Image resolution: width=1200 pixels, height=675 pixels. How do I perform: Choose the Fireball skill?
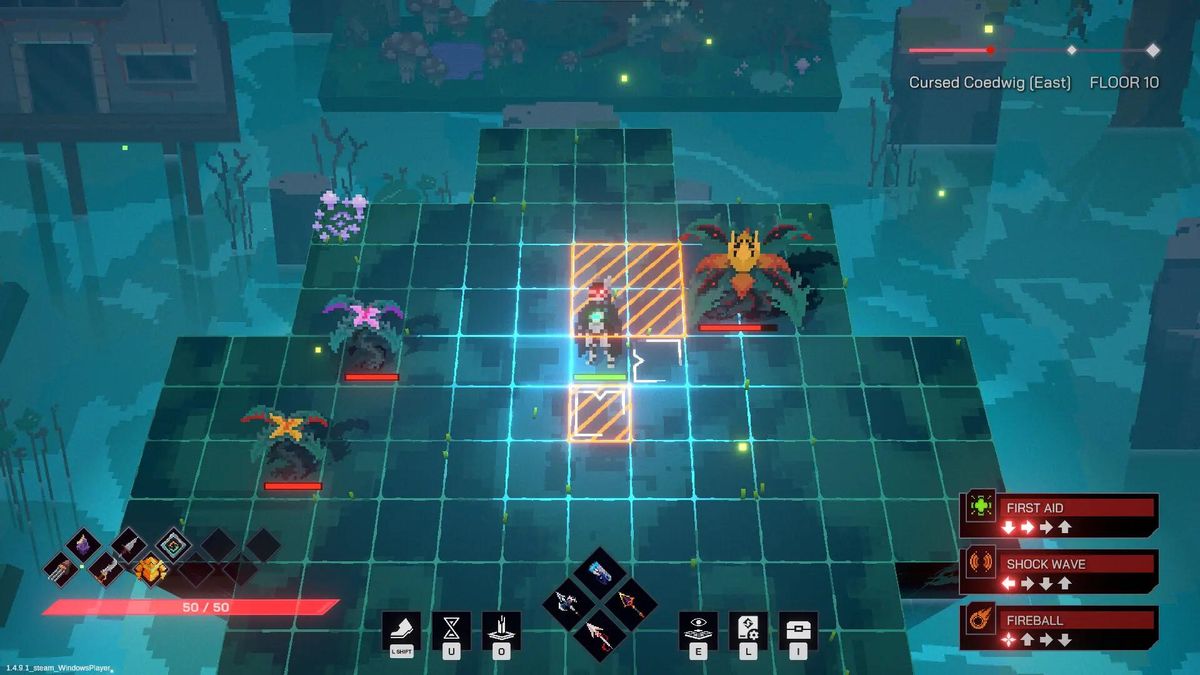[1058, 628]
